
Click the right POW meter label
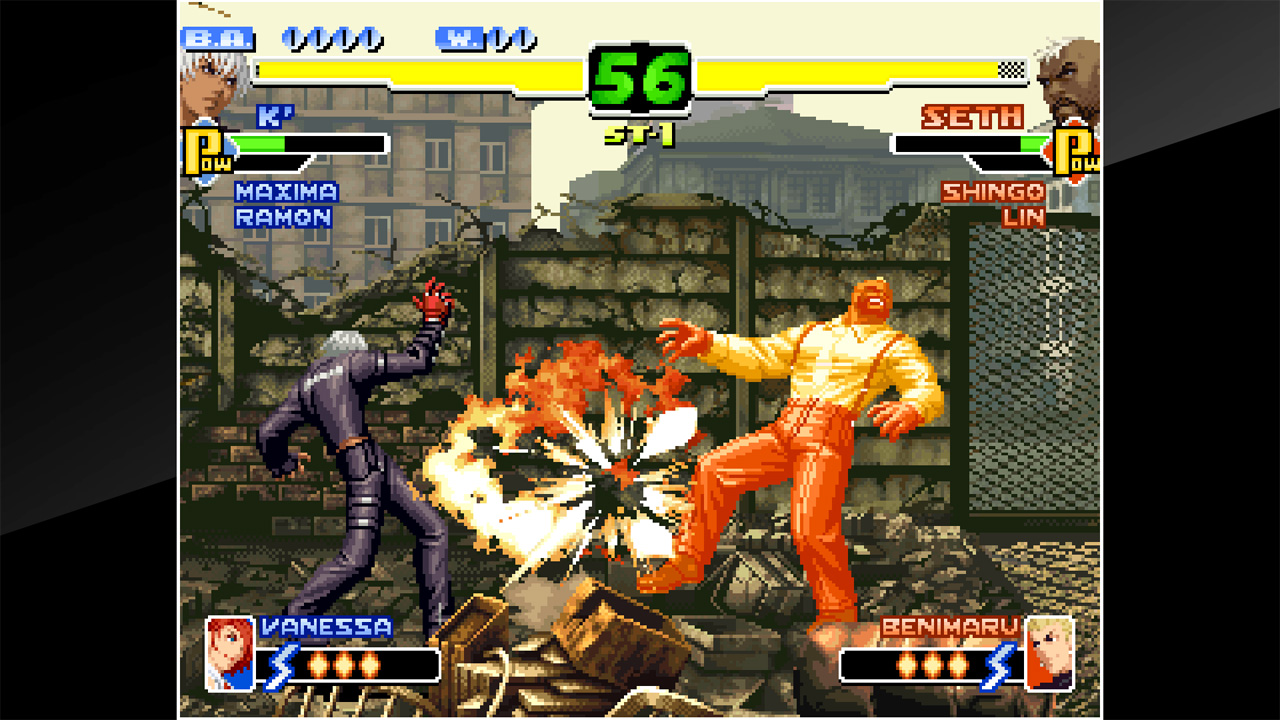1075,148
